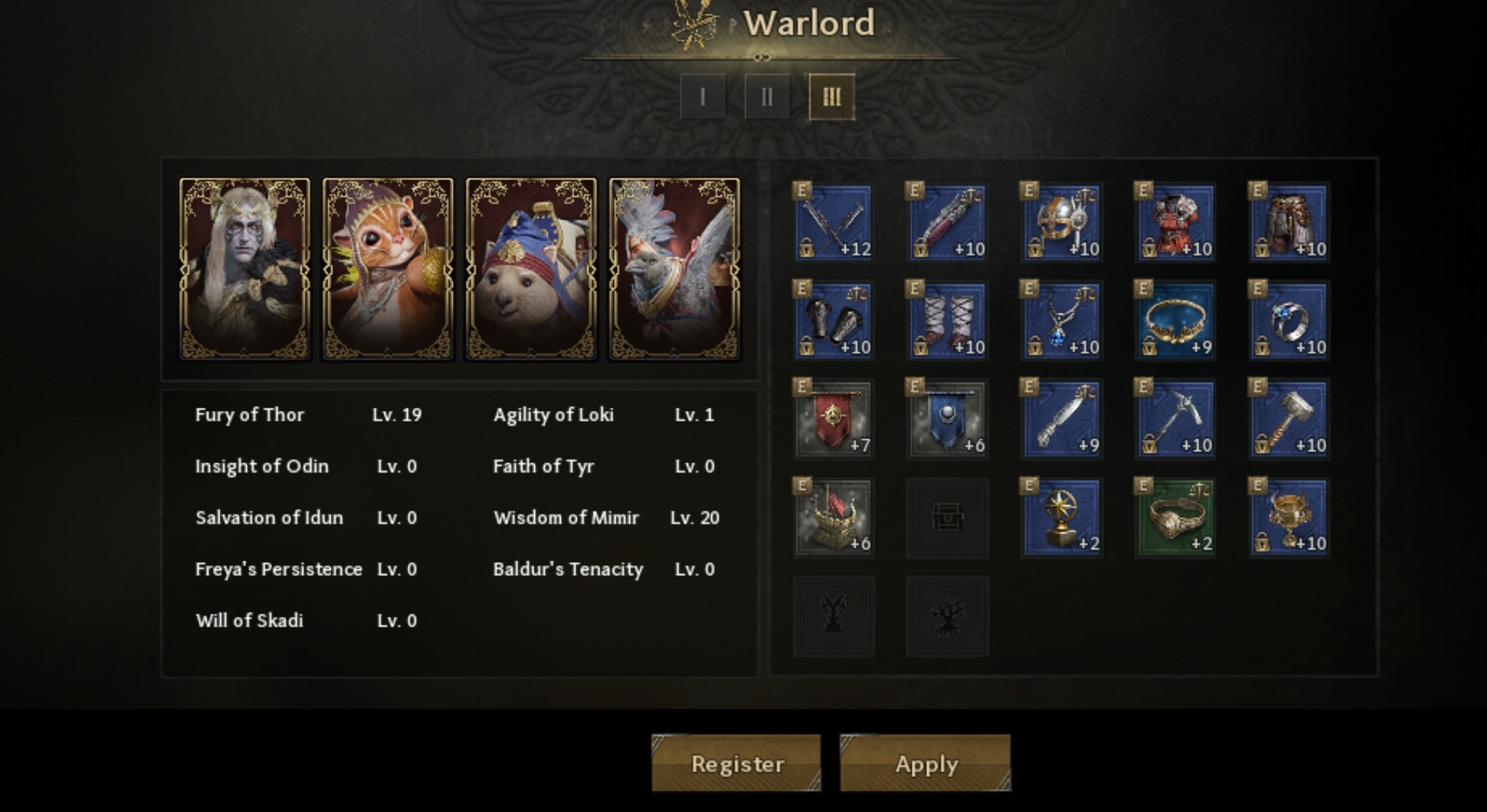Select the +10 golden chalice slot
The height and width of the screenshot is (812, 1487).
(1289, 518)
